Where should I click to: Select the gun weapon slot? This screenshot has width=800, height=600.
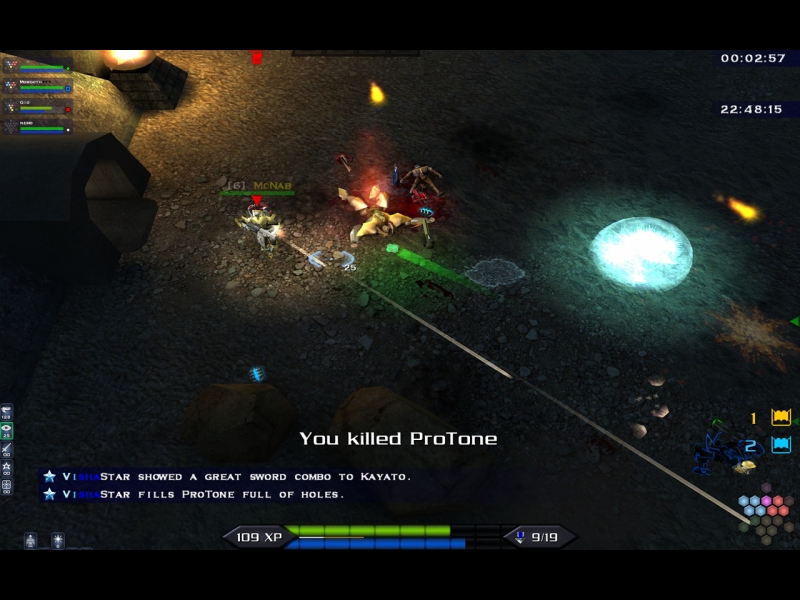[7, 413]
